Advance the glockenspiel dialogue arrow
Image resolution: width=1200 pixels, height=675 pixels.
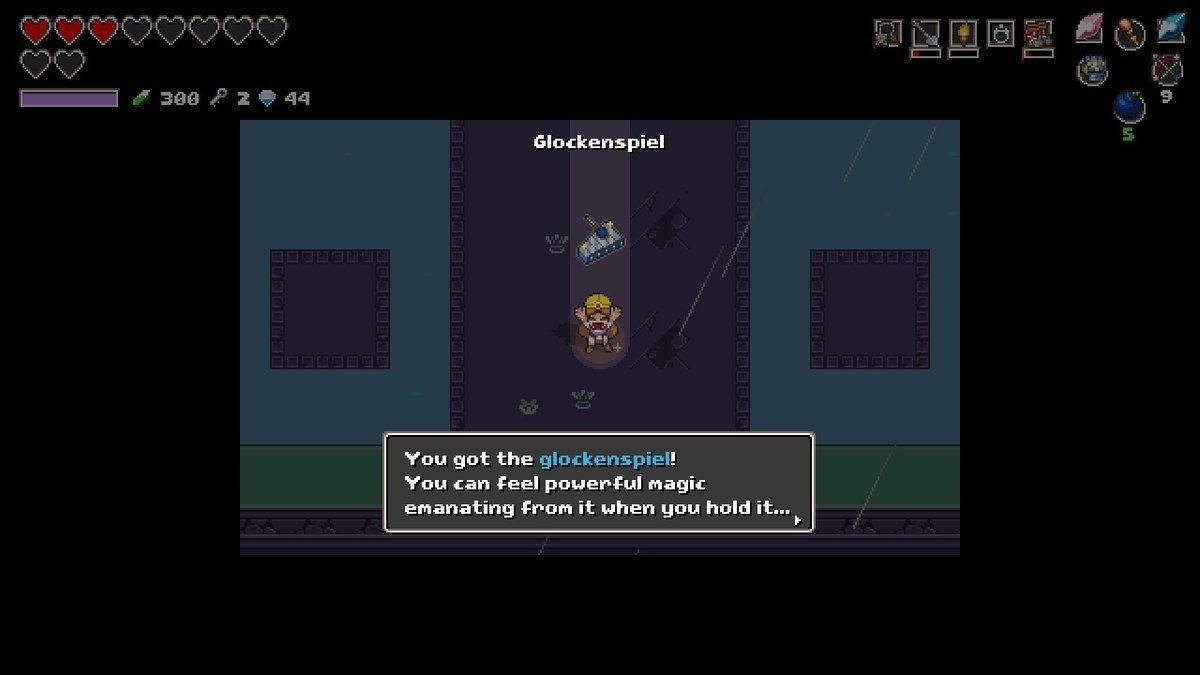(x=797, y=519)
